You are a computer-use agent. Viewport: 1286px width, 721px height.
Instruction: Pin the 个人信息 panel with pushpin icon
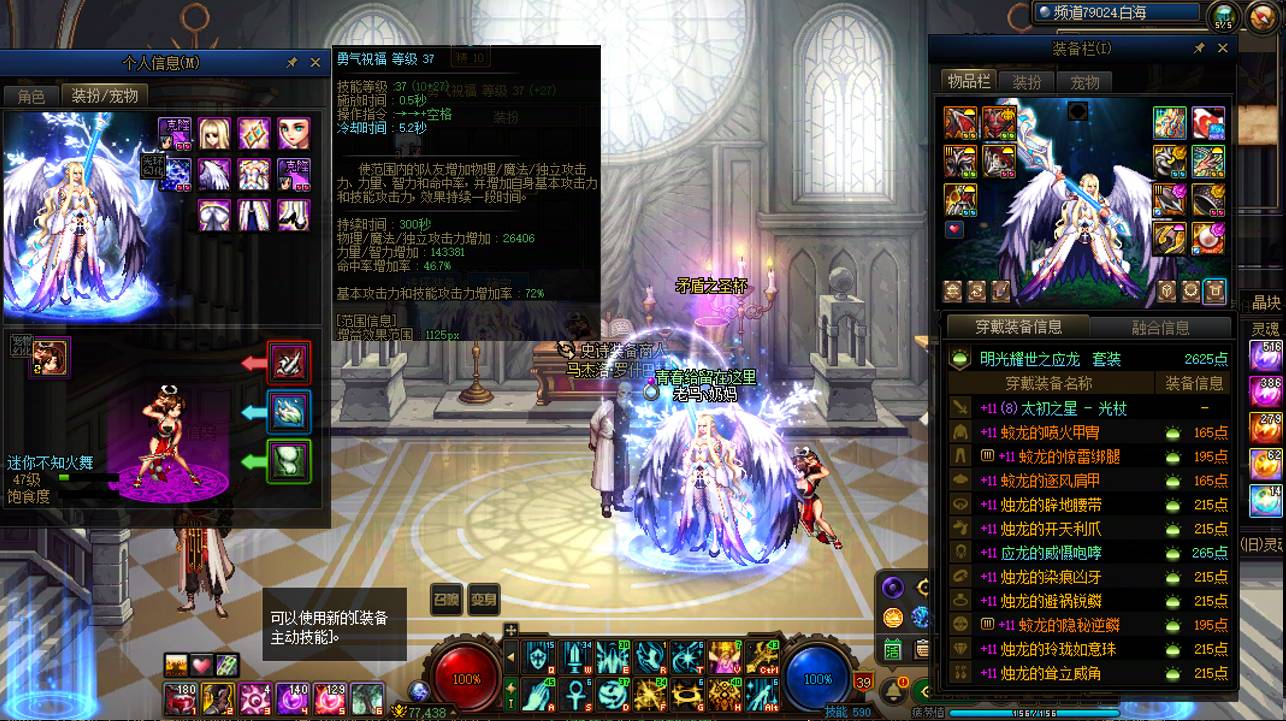(291, 62)
